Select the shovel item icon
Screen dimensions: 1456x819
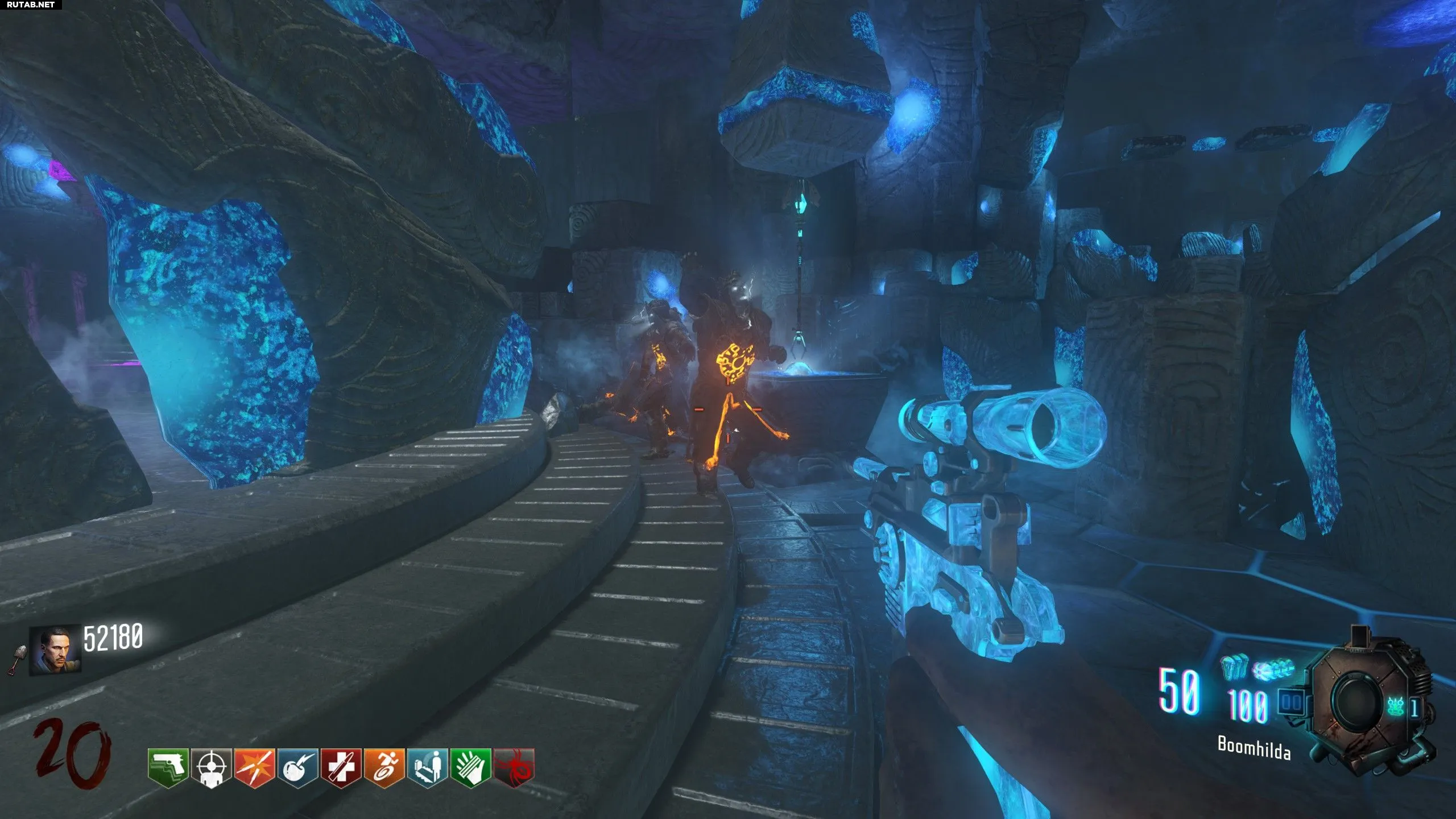(17, 660)
